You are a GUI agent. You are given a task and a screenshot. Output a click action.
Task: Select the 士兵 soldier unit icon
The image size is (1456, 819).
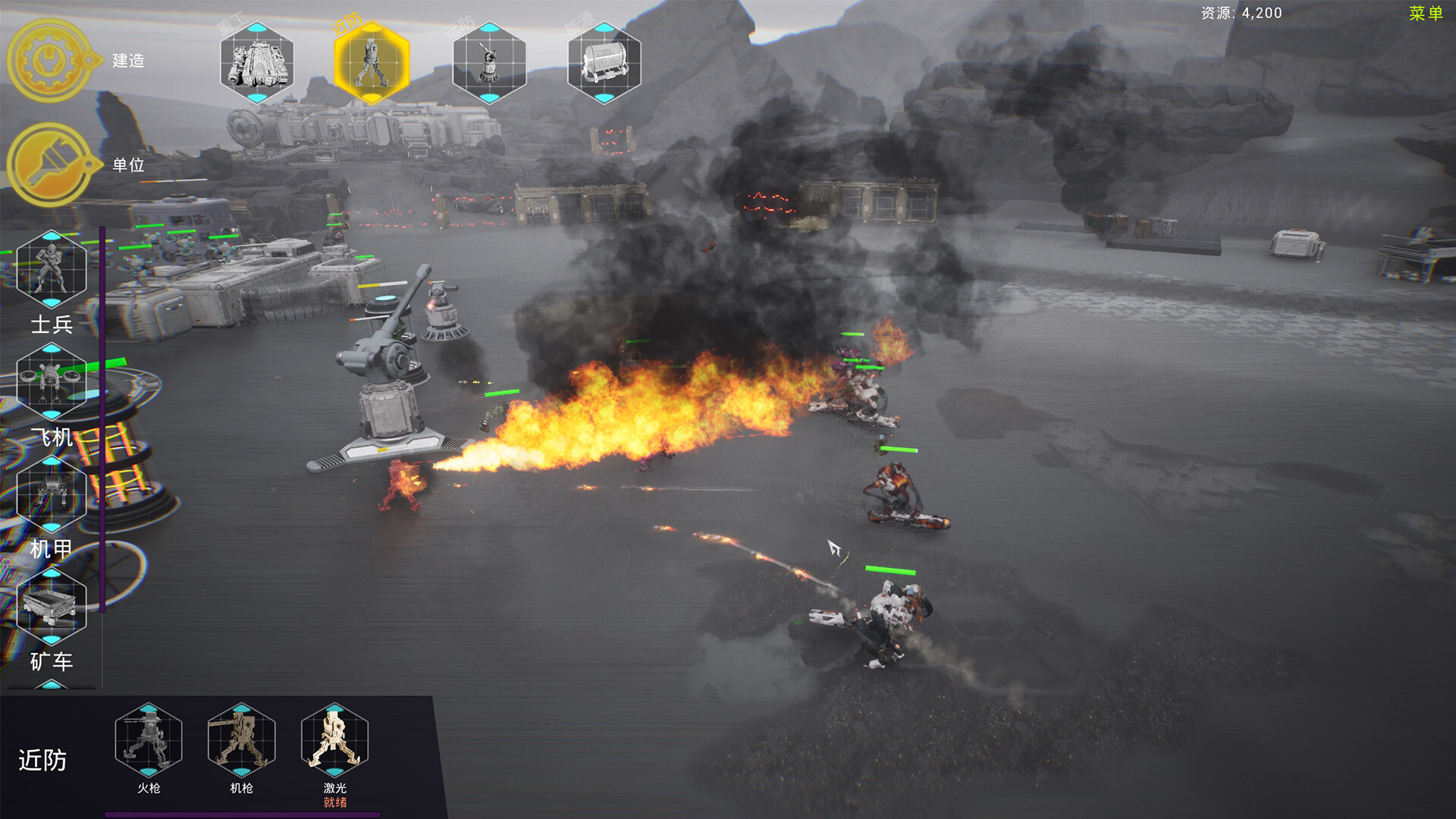[51, 269]
